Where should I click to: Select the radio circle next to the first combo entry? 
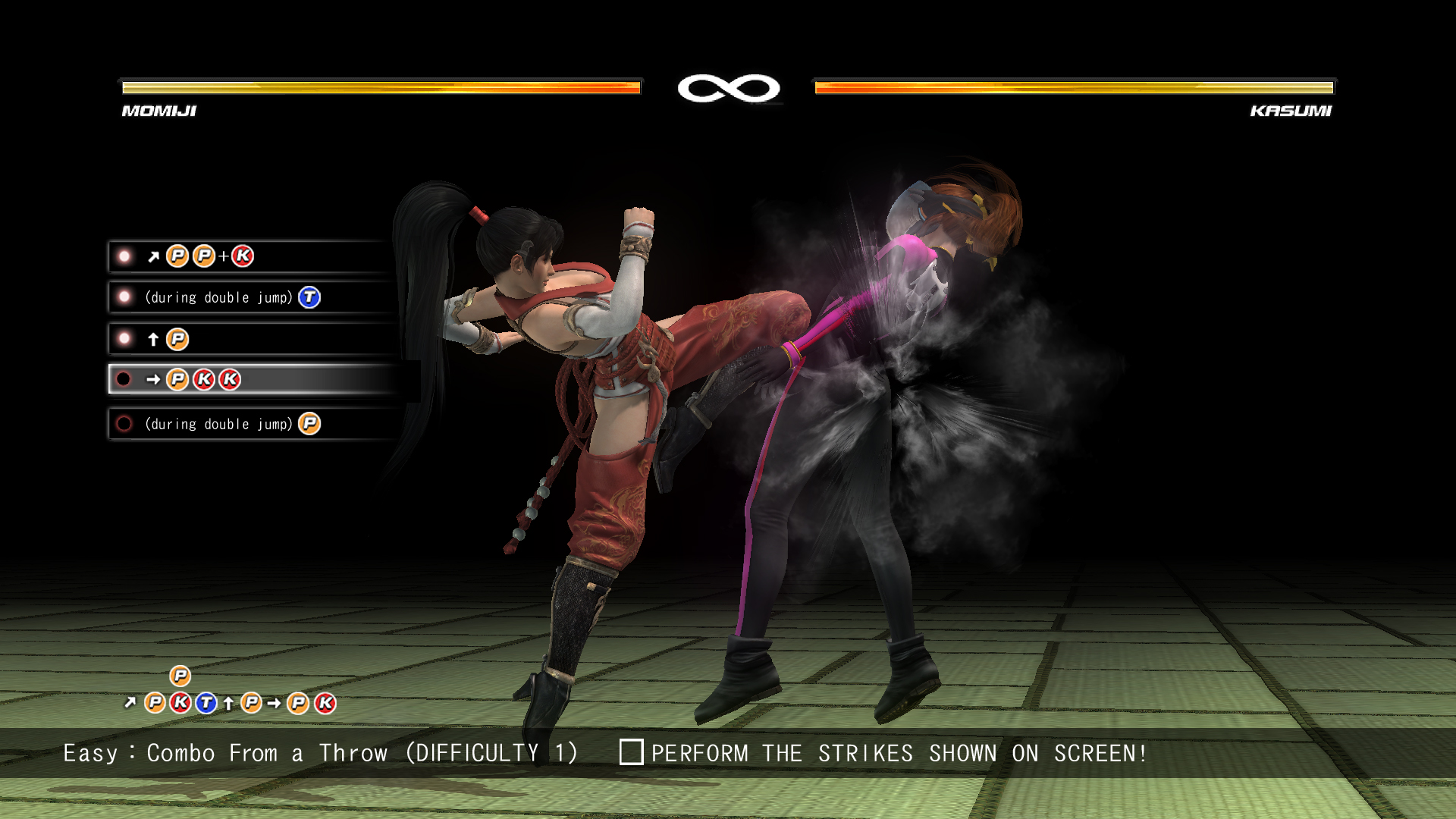(123, 255)
